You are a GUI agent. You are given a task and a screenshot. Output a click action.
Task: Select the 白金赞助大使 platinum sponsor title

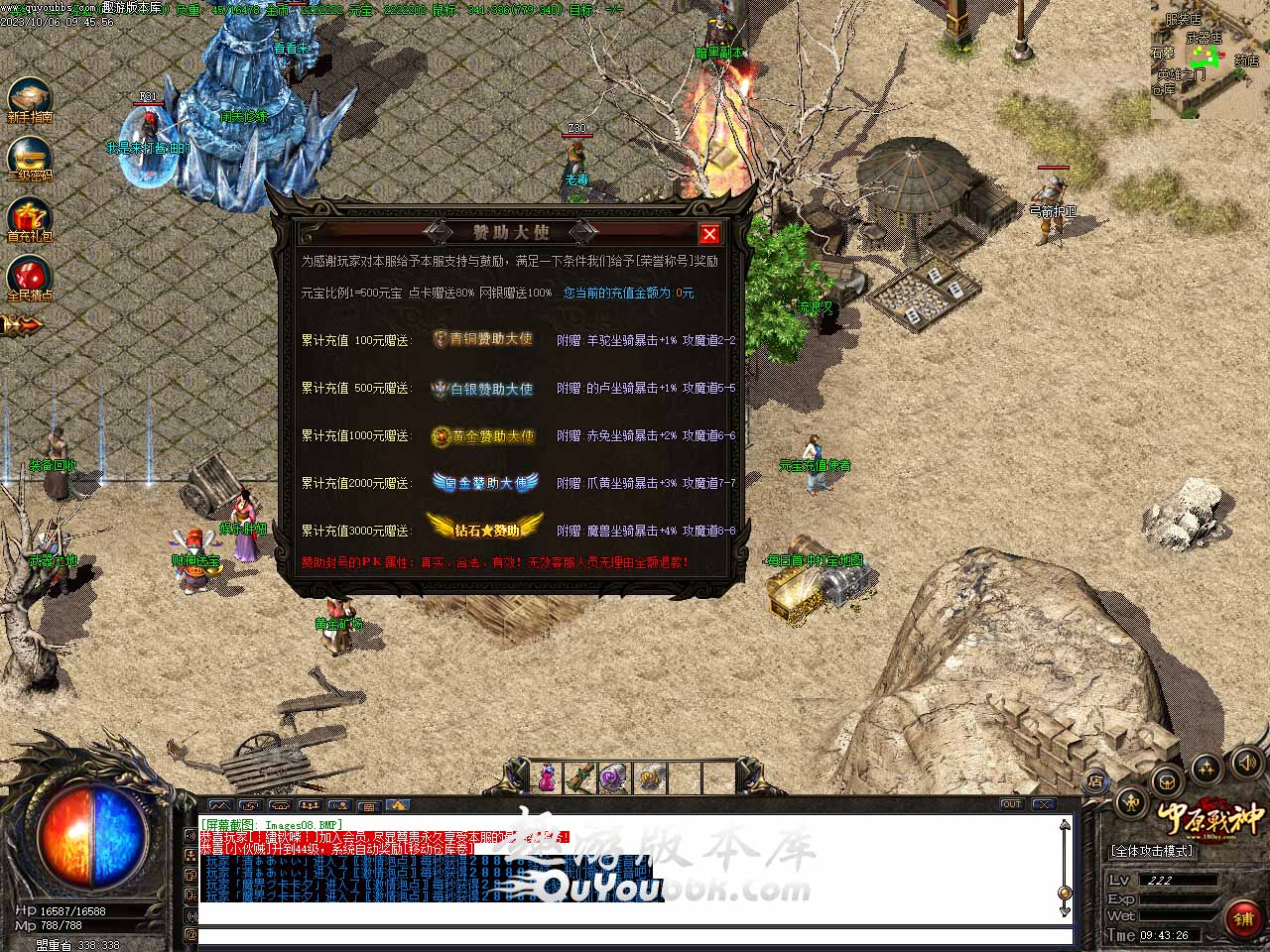click(x=485, y=483)
